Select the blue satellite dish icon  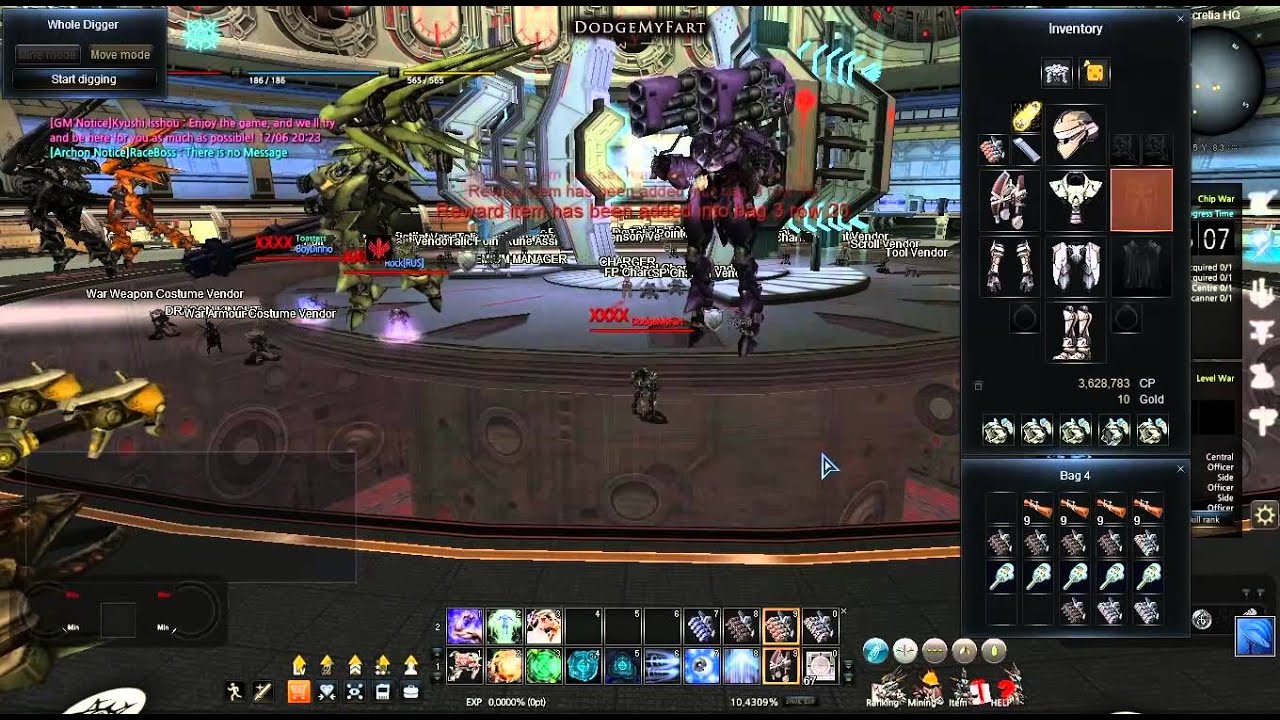click(1255, 636)
